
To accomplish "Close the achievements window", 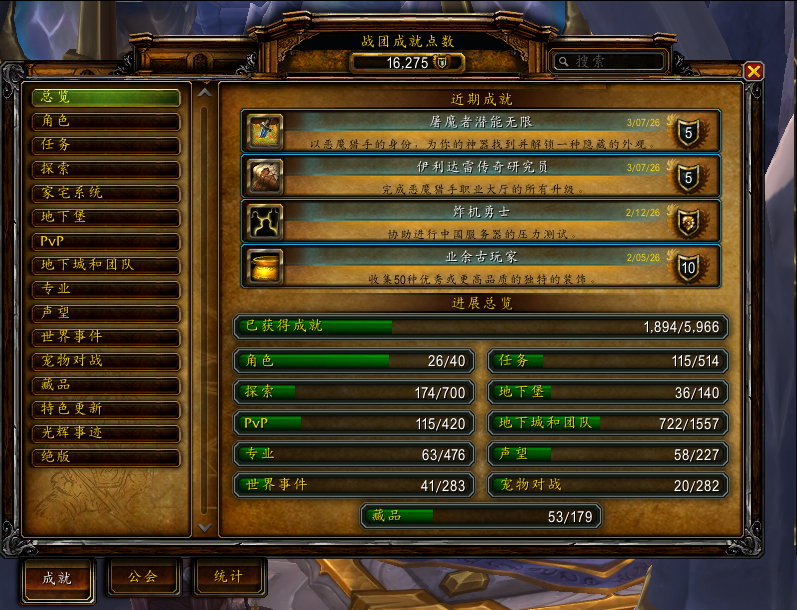I will [754, 71].
